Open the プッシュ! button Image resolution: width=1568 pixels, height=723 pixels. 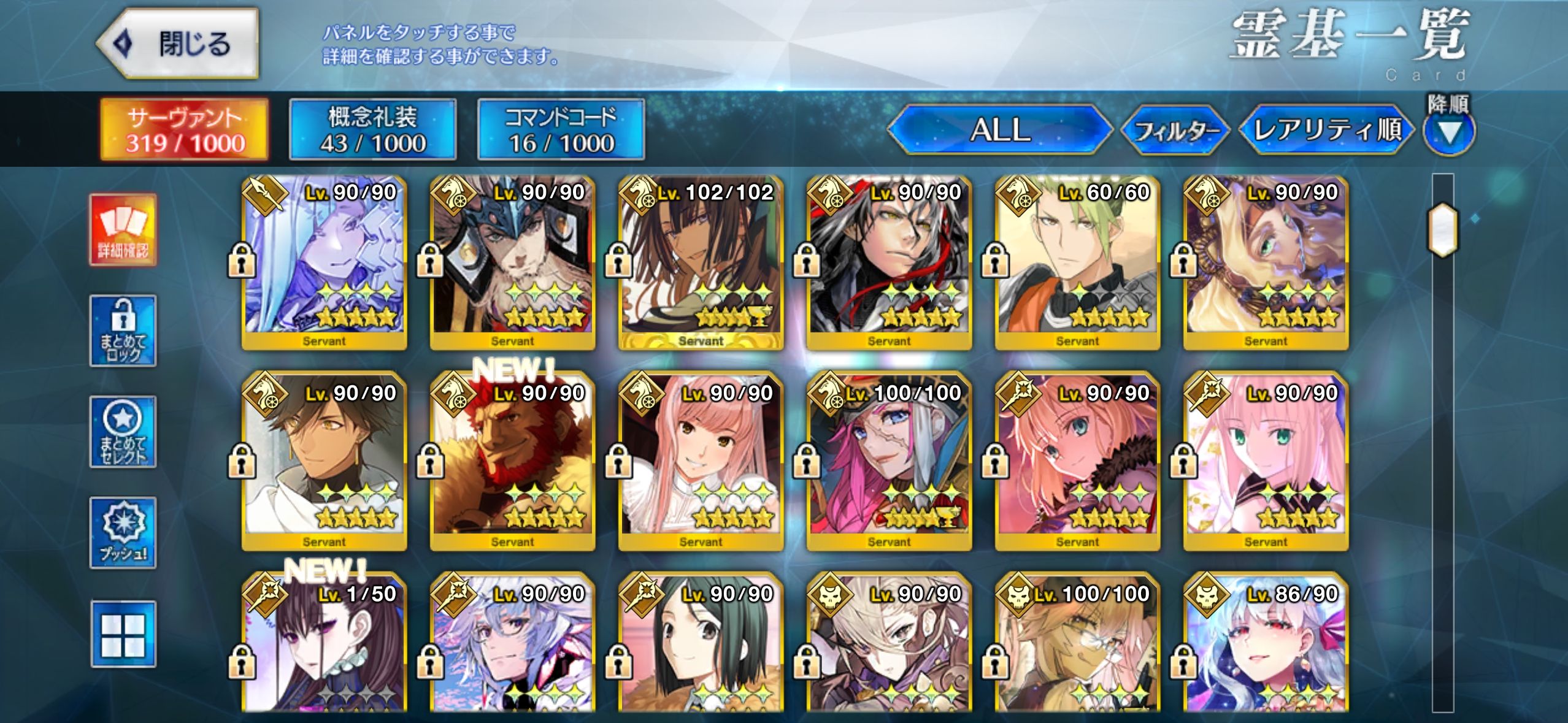coord(123,532)
